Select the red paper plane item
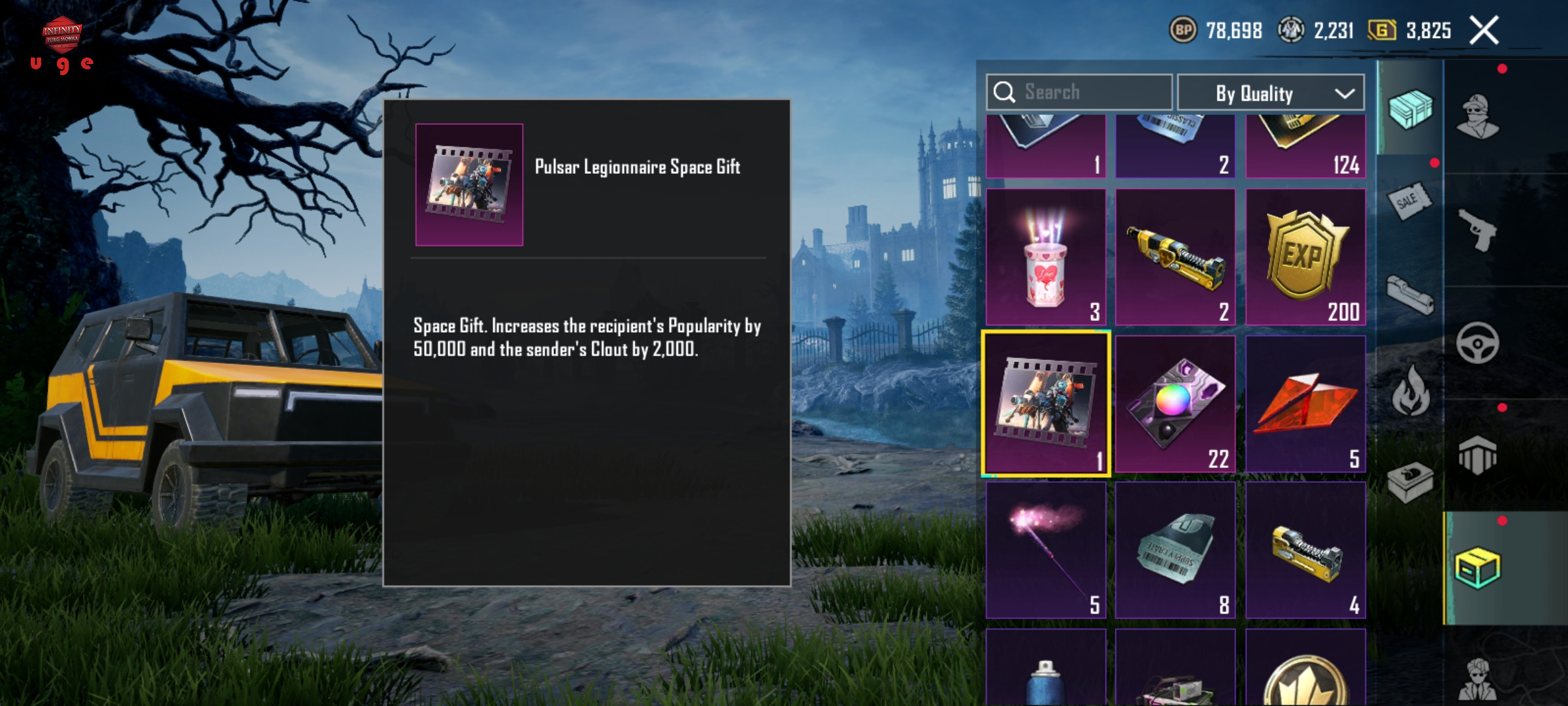Screen dimensions: 1568x706 [x=1305, y=403]
